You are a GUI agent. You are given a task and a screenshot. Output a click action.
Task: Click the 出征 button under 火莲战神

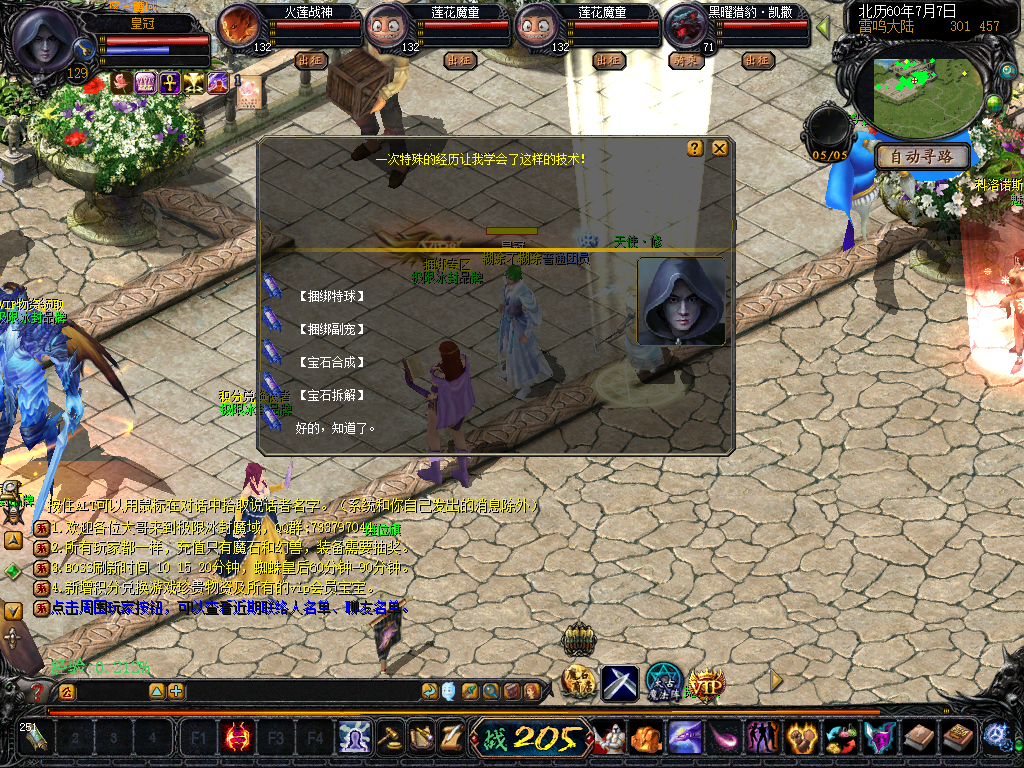click(x=311, y=60)
